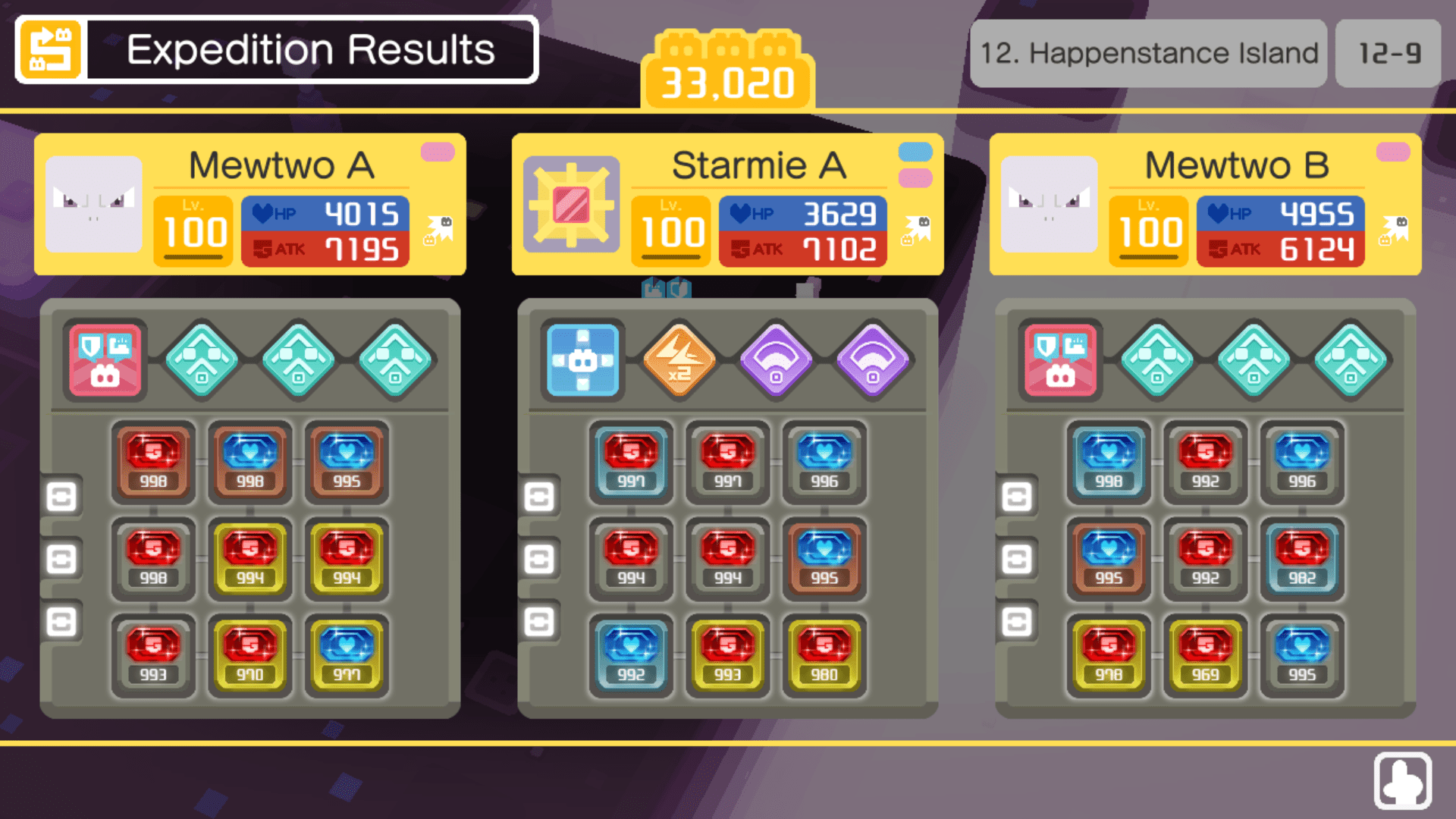Open Mewtwo B's bottom row cycle control
Viewport: 1456px width, 819px height.
coord(1017,622)
